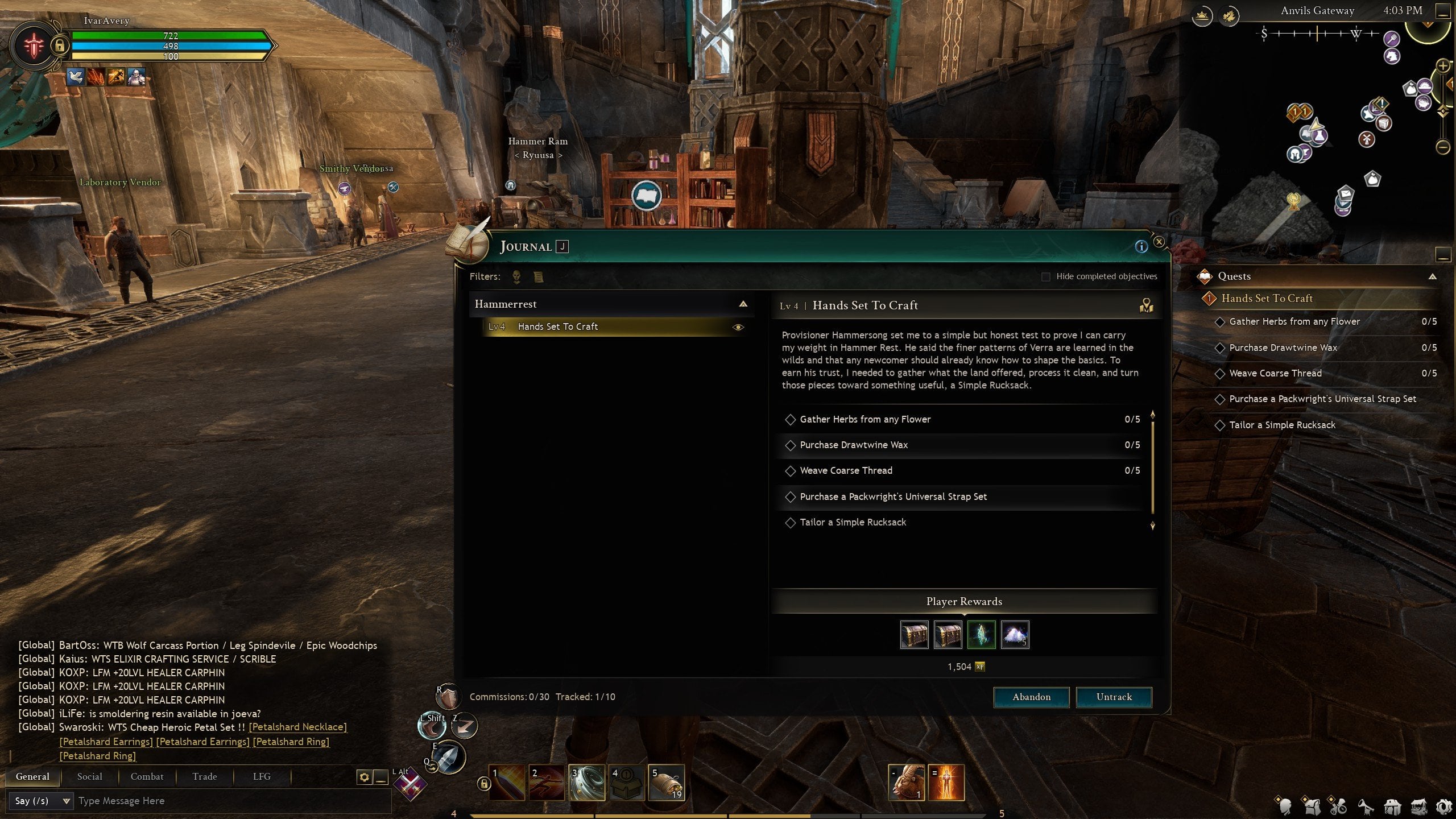The image size is (1456, 819).
Task: Abandon the Hands Set To Craft quest
Action: [x=1031, y=697]
